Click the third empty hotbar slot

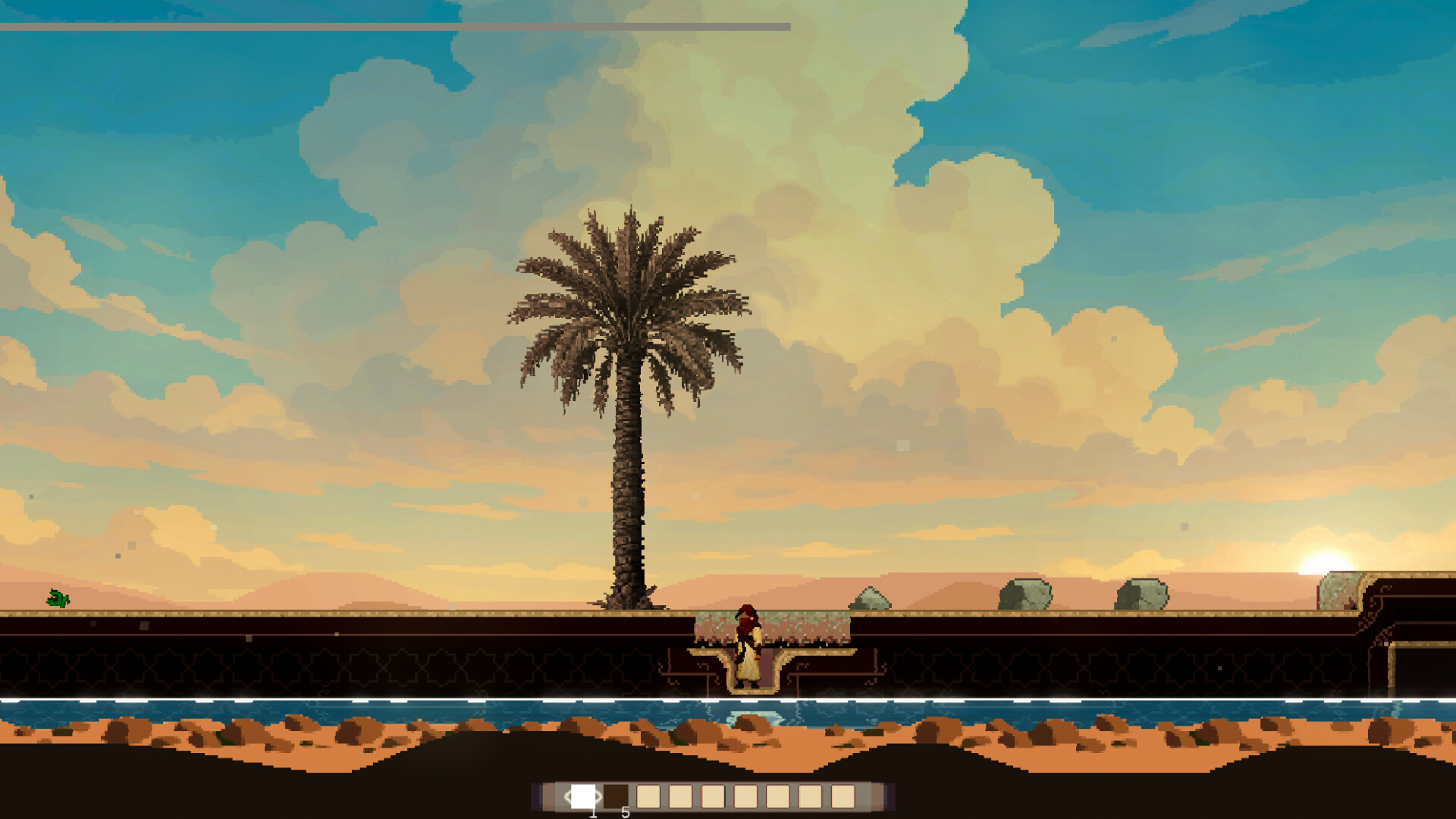click(648, 796)
